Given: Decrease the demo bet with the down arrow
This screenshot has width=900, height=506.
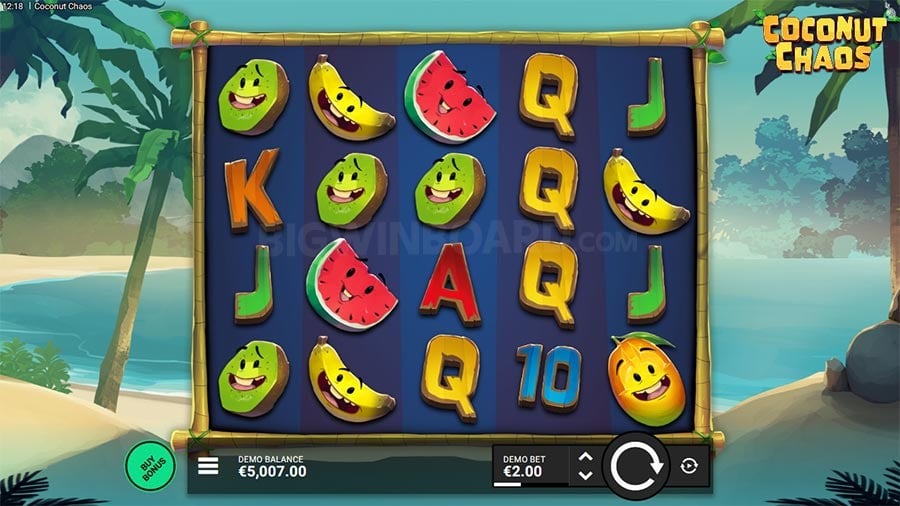Looking at the screenshot, I should (586, 475).
